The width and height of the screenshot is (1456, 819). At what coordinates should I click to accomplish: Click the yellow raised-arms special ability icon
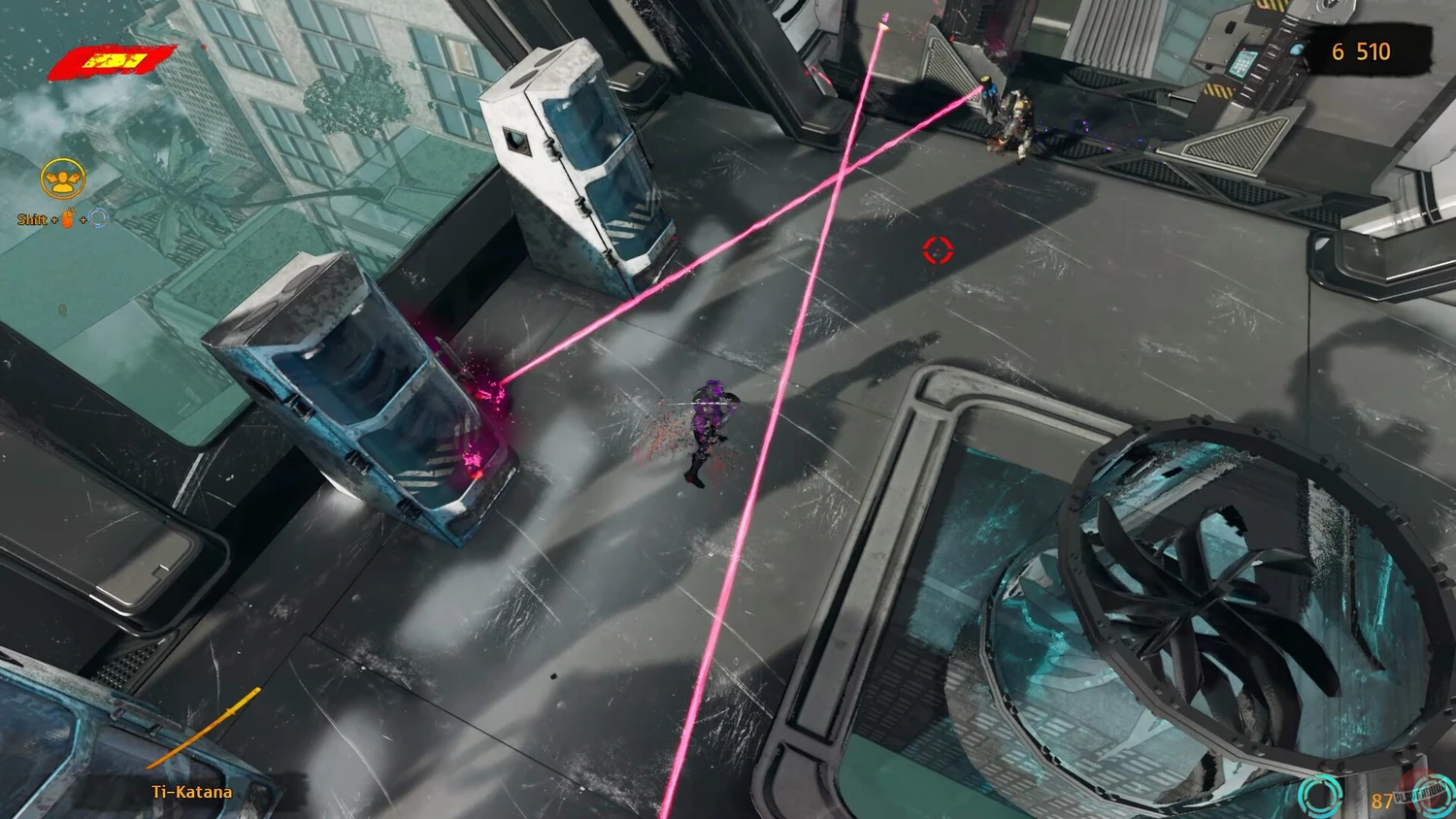(x=64, y=180)
